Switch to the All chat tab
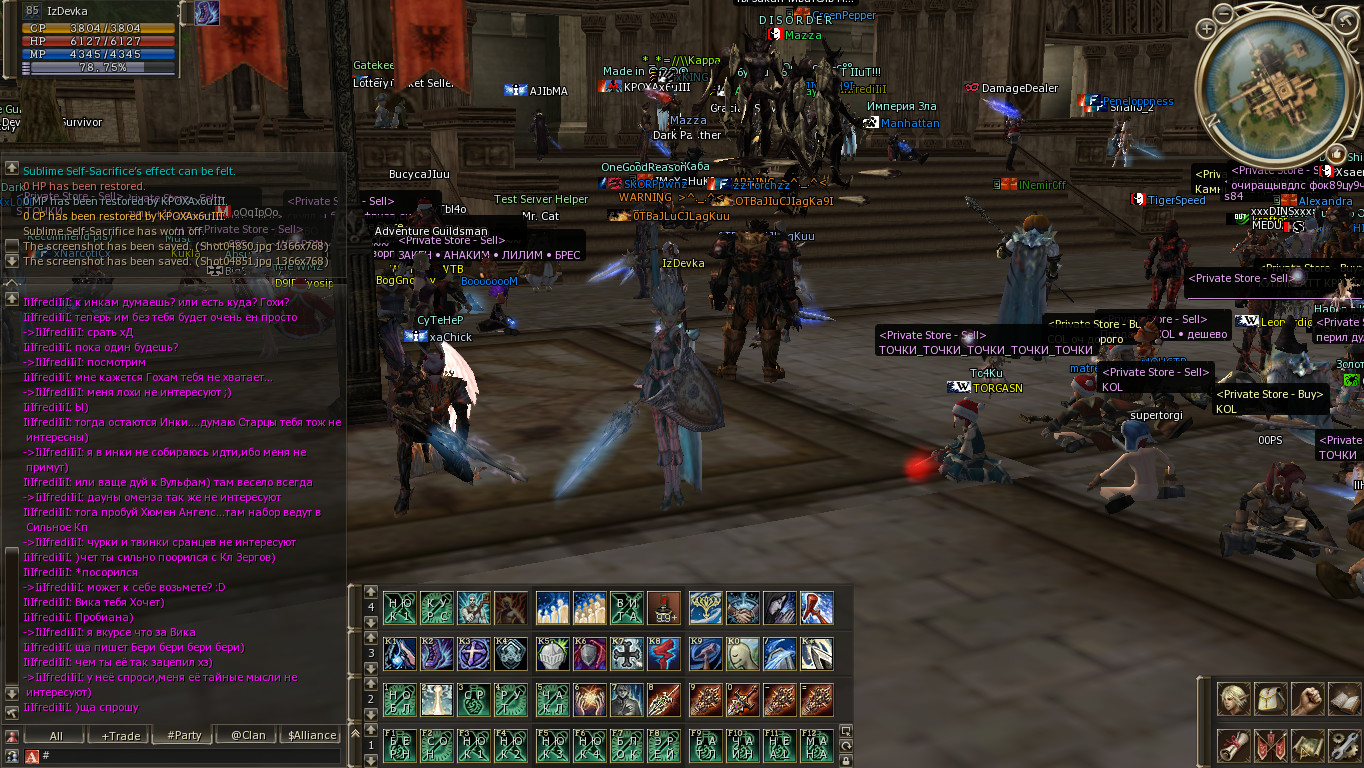Screen dimensions: 1364x768 tap(56, 735)
